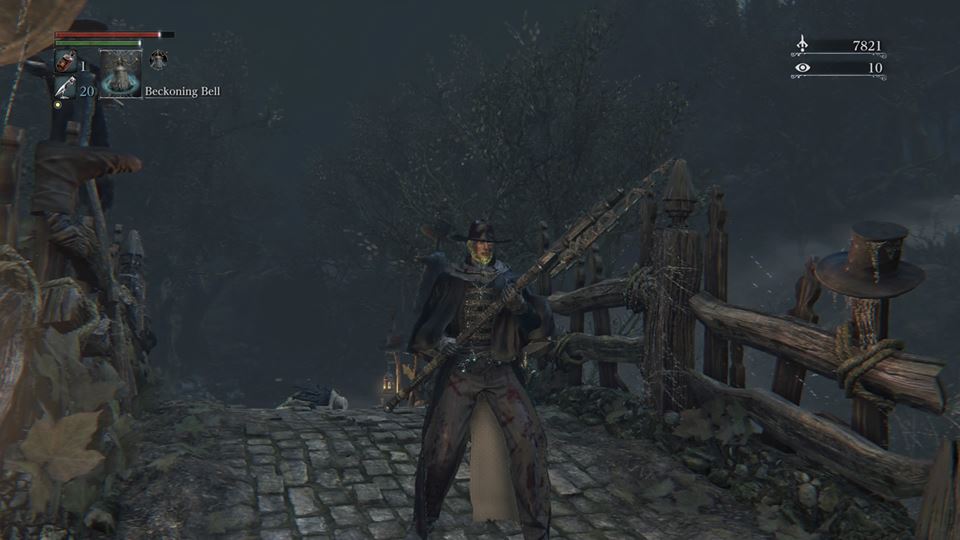Use the Blood Vial icon
This screenshot has width=960, height=540.
tap(65, 62)
